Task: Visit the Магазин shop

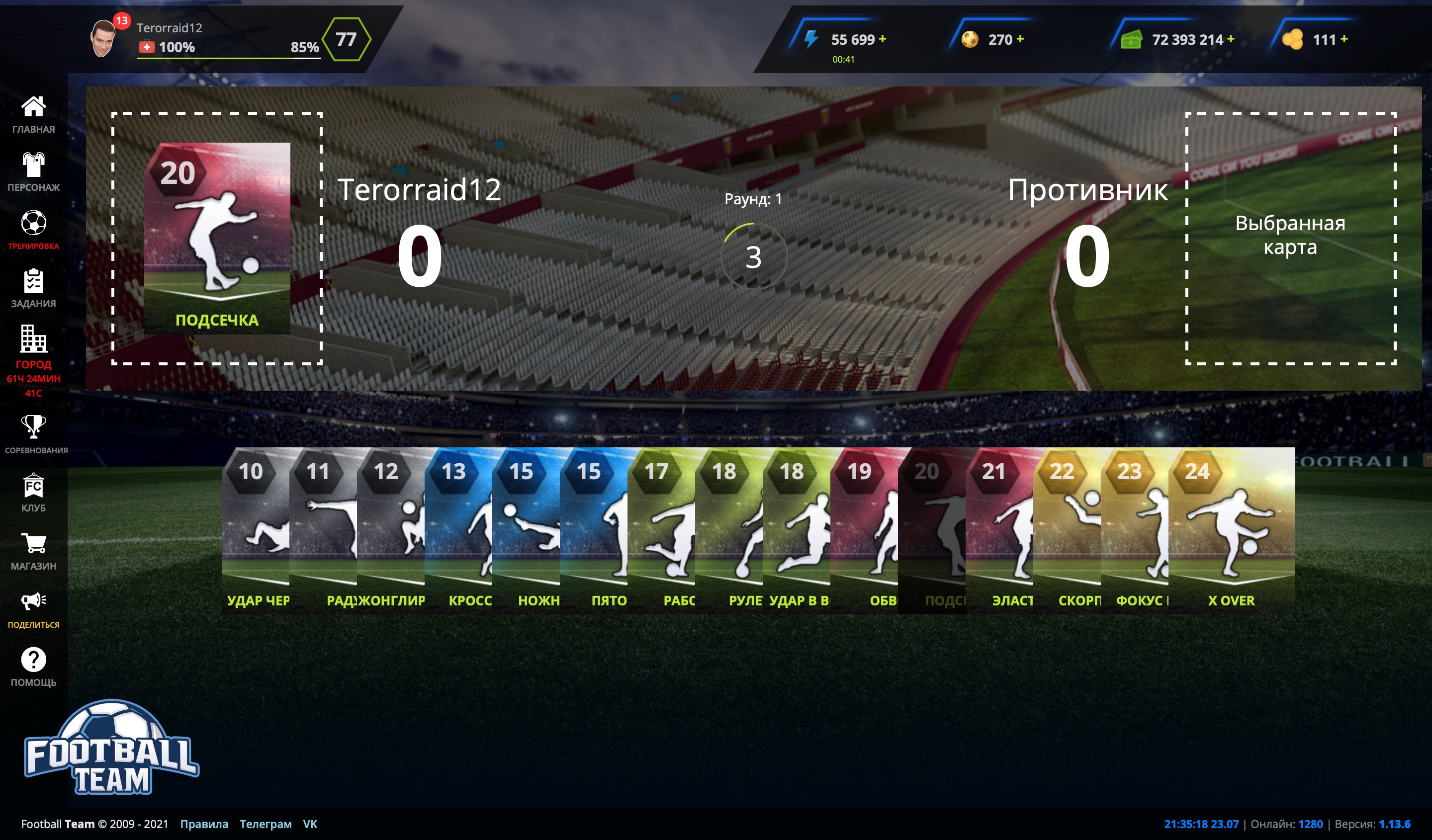Action: coord(33,550)
